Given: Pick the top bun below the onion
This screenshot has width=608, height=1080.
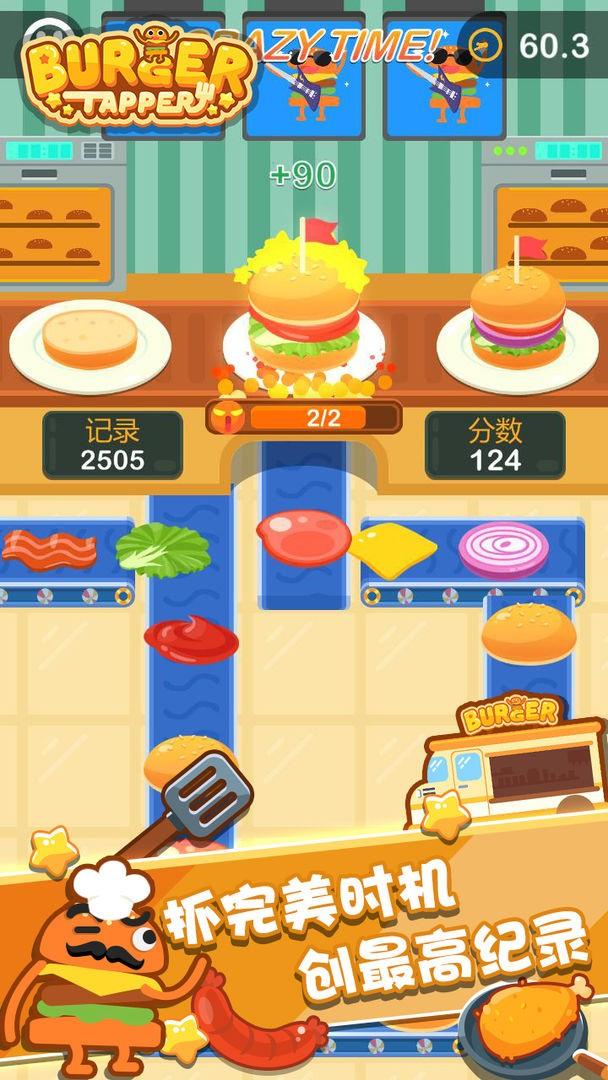Looking at the screenshot, I should coord(529,633).
